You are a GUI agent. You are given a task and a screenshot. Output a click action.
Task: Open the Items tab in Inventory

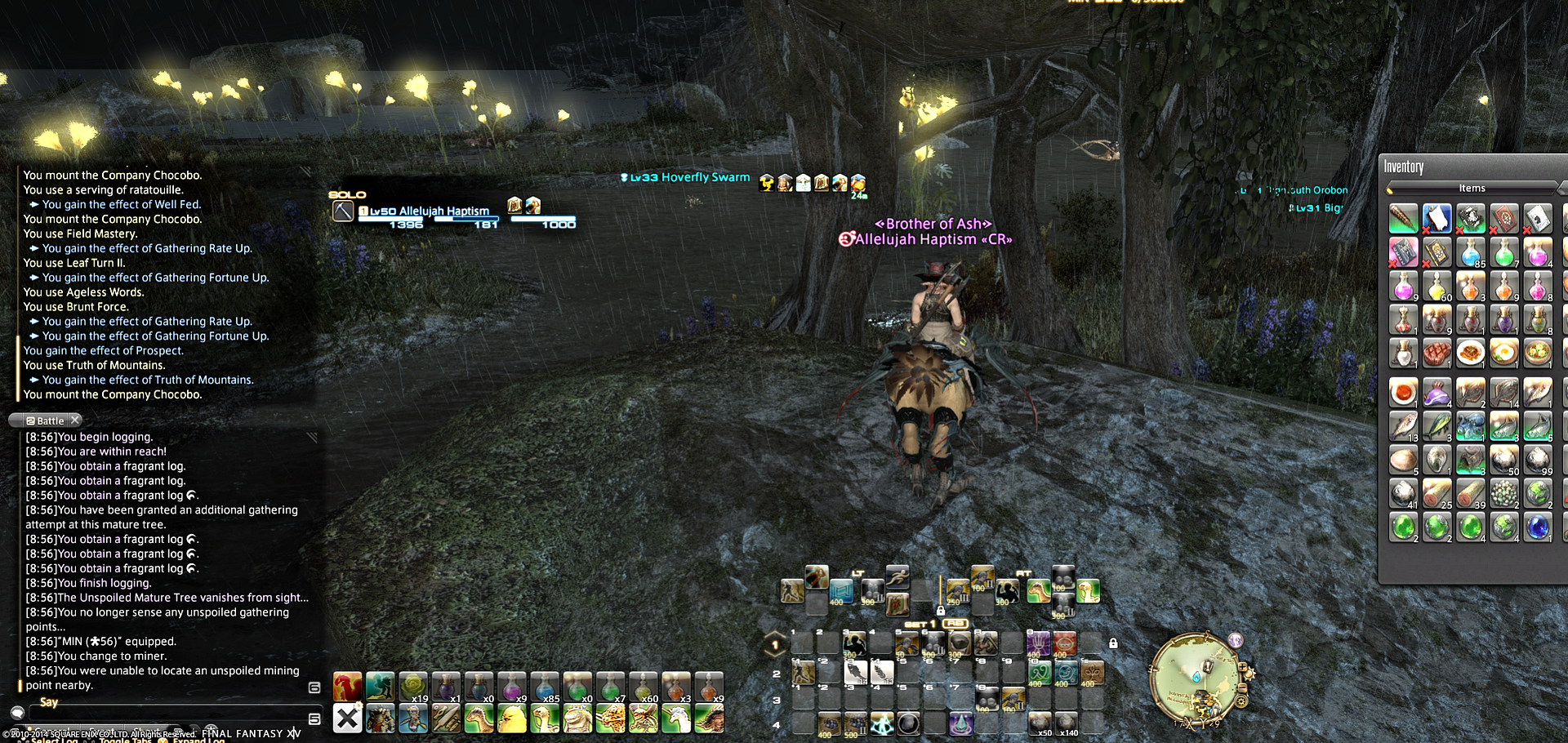1472,189
